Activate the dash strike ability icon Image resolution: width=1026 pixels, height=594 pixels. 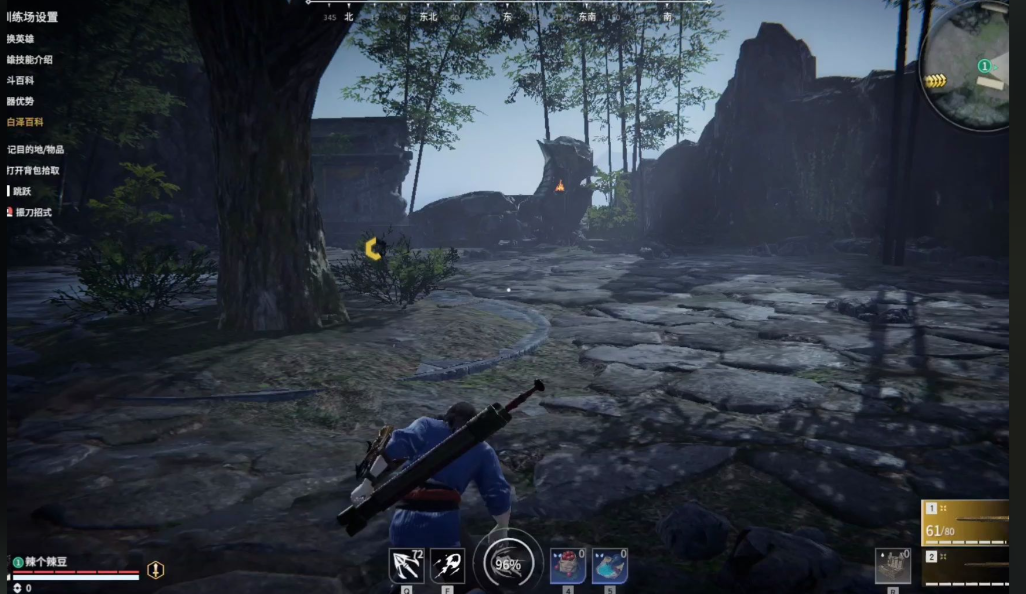(x=448, y=566)
